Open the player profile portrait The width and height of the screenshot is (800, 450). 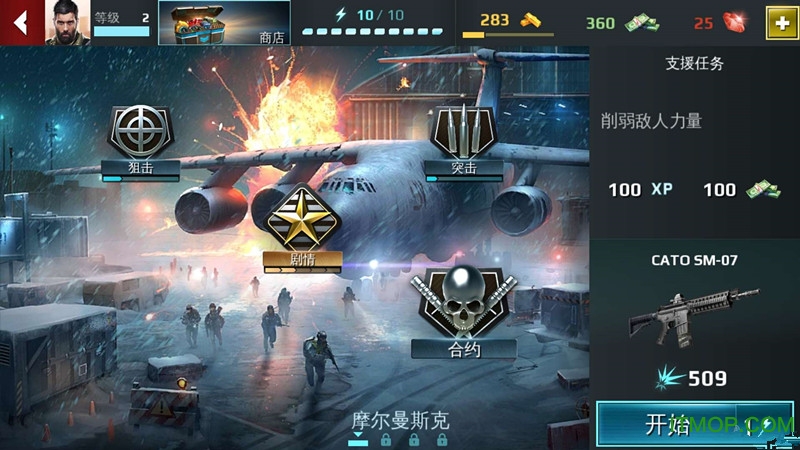(x=67, y=22)
